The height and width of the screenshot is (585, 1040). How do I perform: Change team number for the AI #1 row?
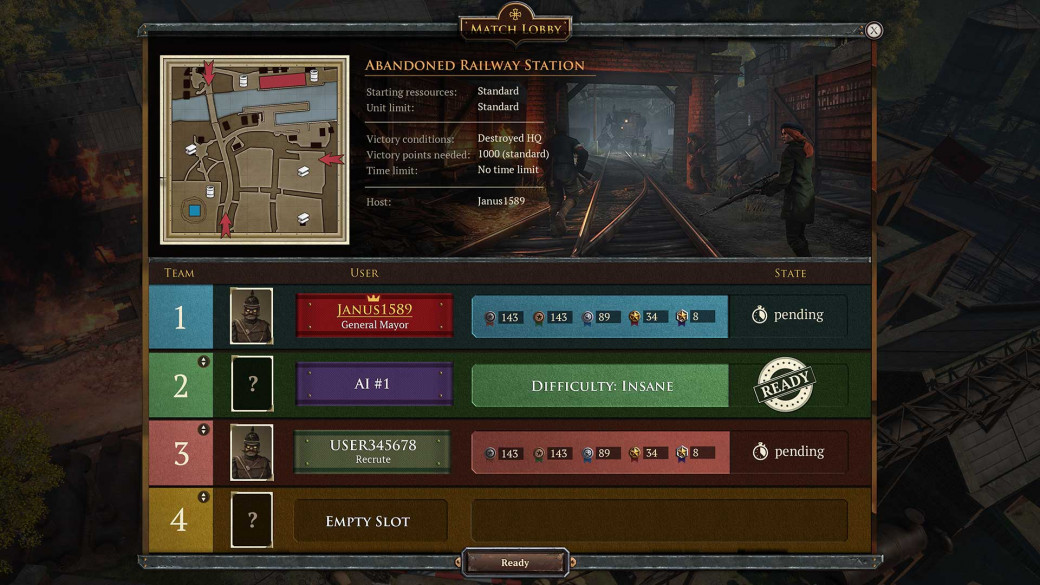pyautogui.click(x=204, y=362)
